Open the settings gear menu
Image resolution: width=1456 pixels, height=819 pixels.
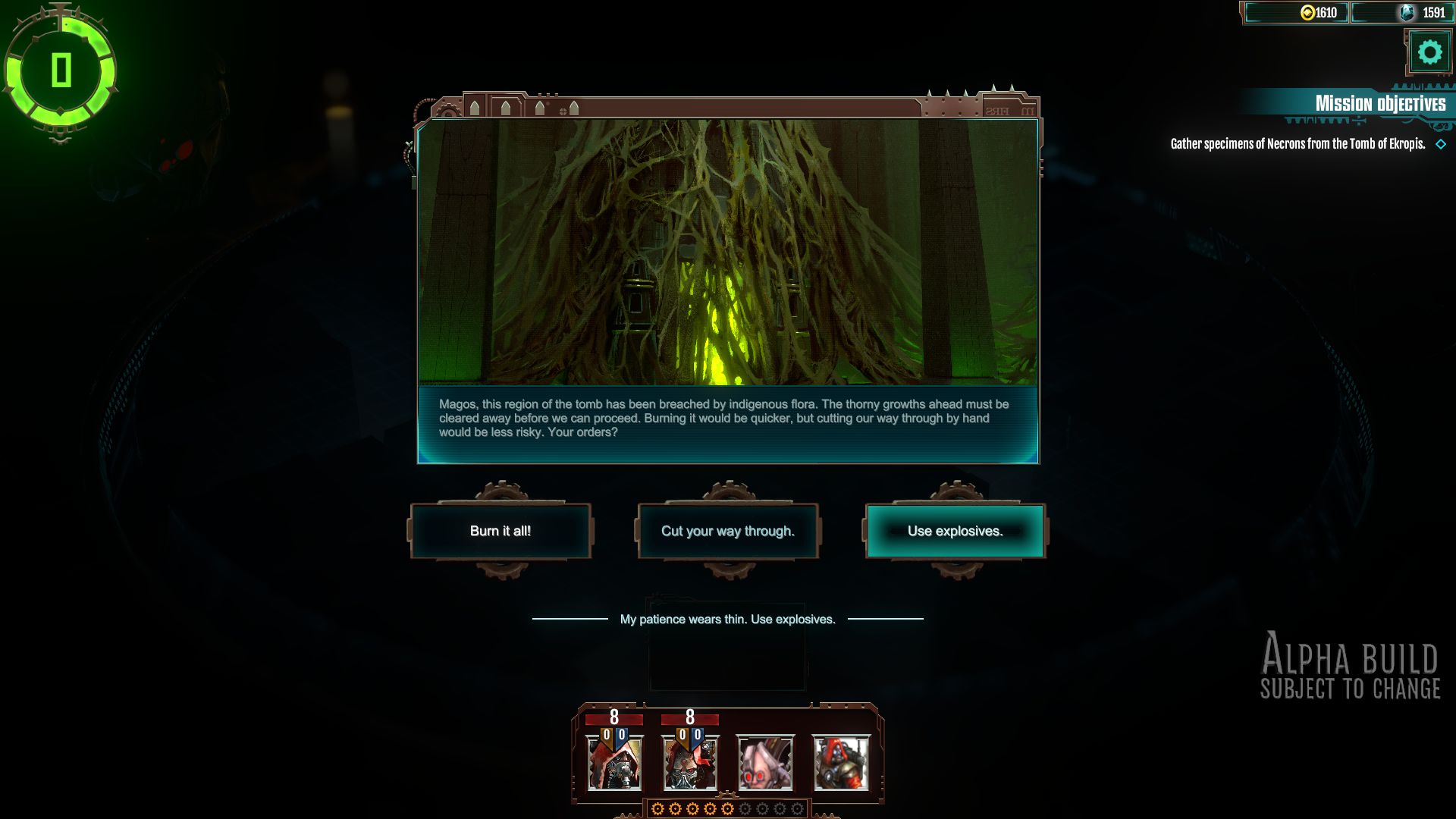tap(1429, 53)
